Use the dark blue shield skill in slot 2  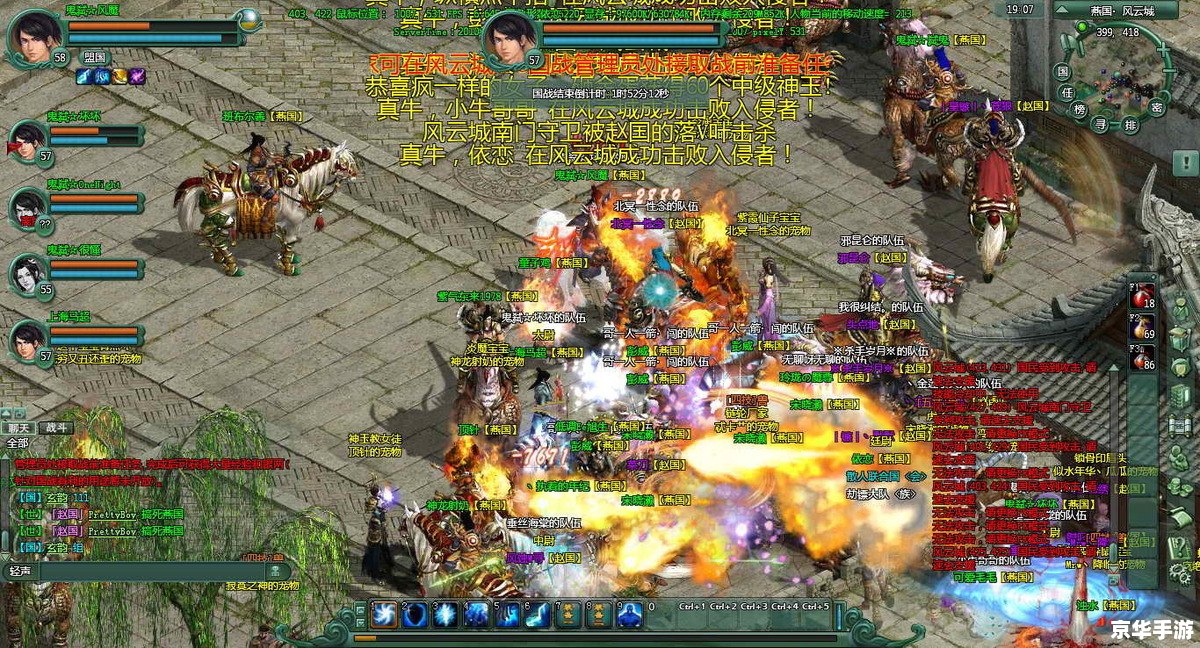tap(415, 614)
